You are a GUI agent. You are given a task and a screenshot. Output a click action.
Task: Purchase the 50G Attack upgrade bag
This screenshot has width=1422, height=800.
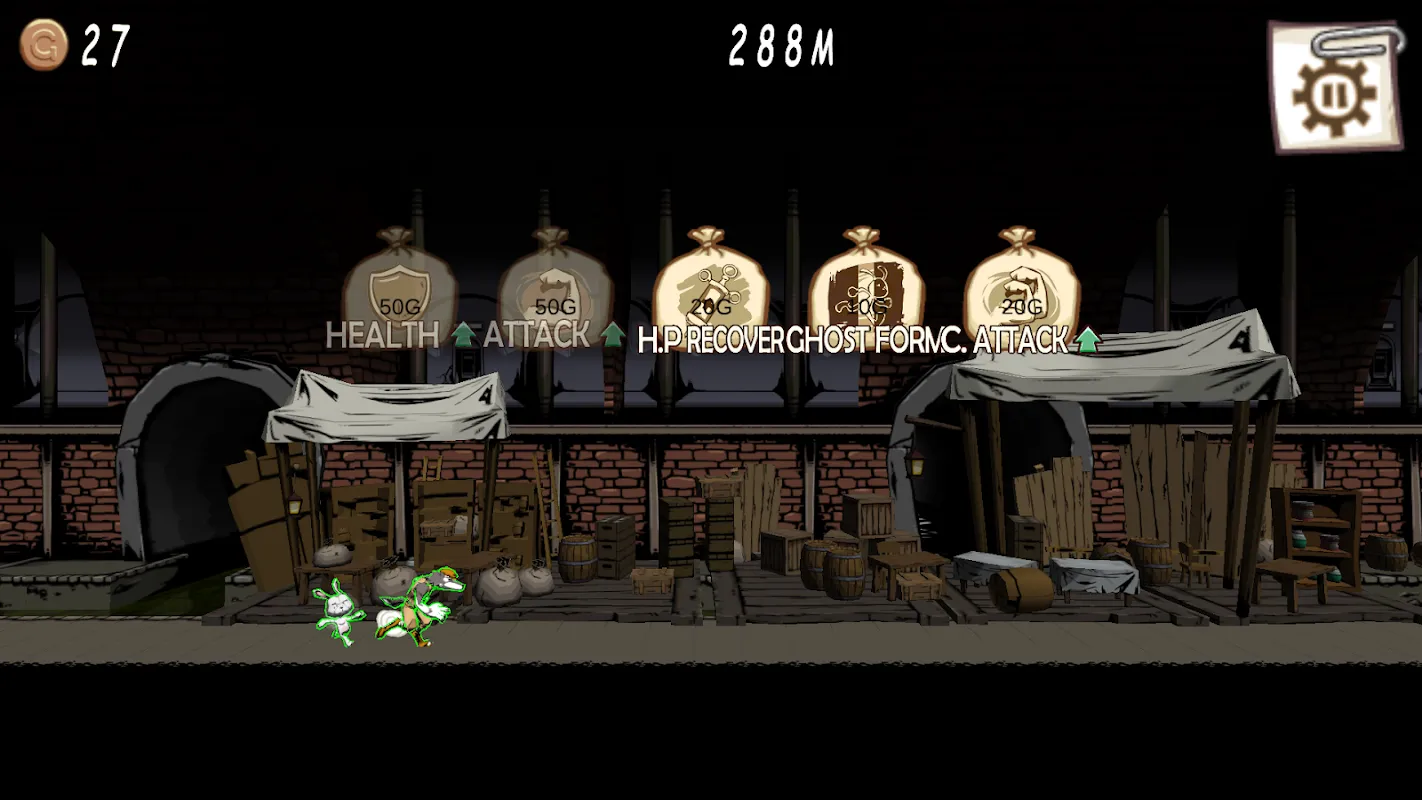[x=554, y=285]
